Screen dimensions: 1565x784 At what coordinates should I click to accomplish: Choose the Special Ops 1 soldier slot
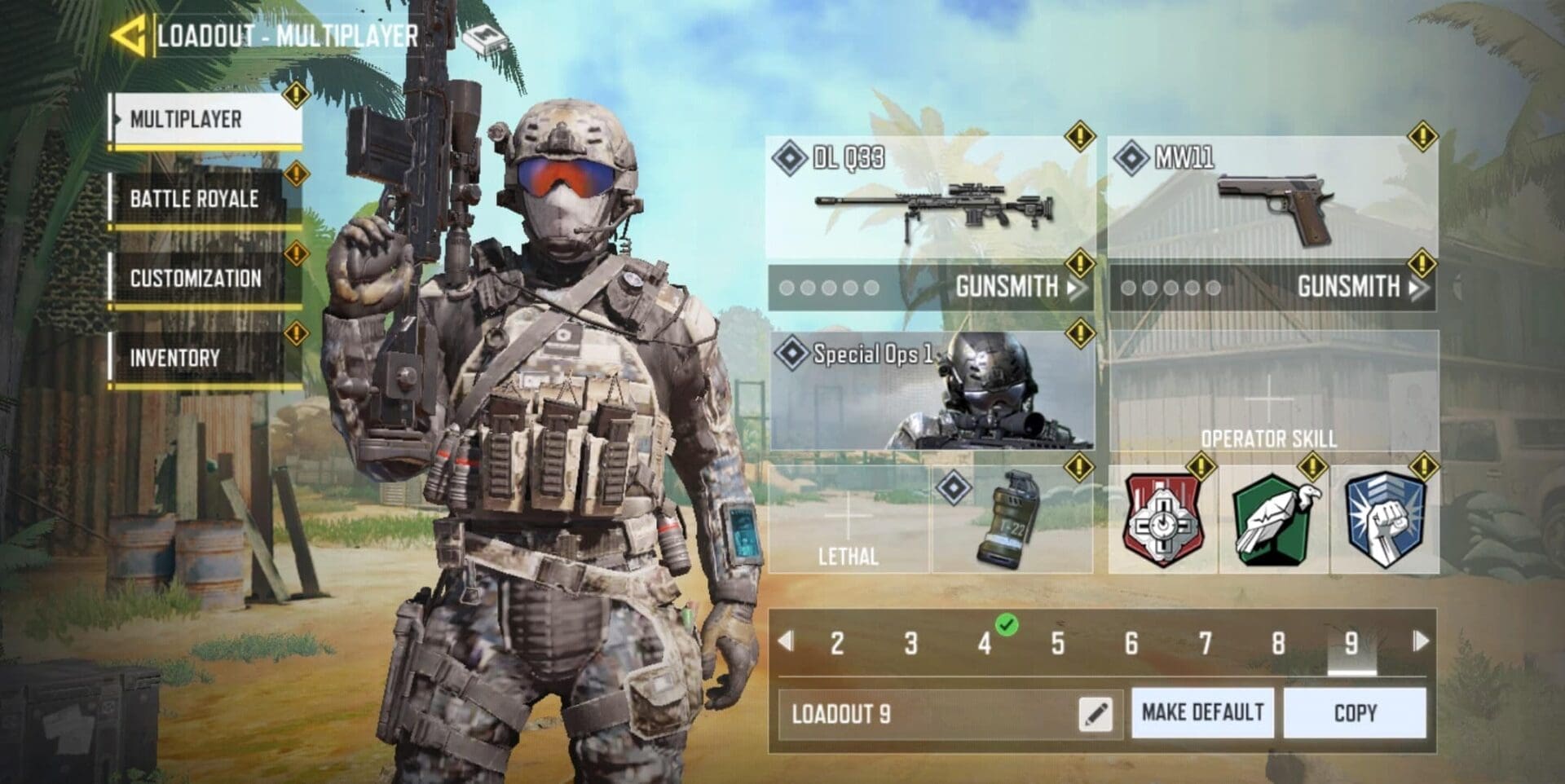[931, 390]
